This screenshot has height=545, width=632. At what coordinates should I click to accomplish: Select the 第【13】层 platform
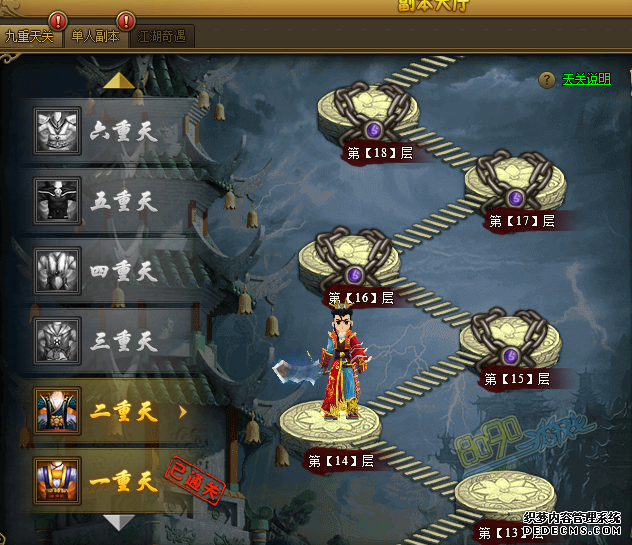[504, 495]
